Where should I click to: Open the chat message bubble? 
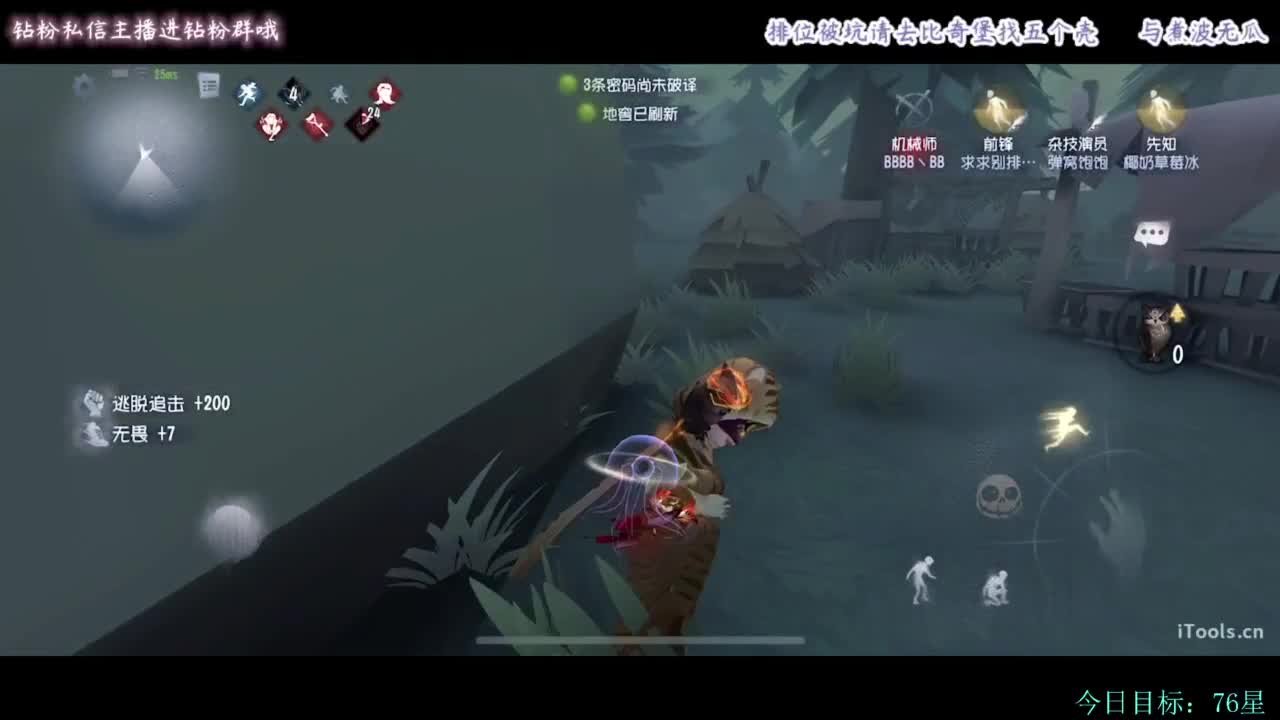[1152, 235]
